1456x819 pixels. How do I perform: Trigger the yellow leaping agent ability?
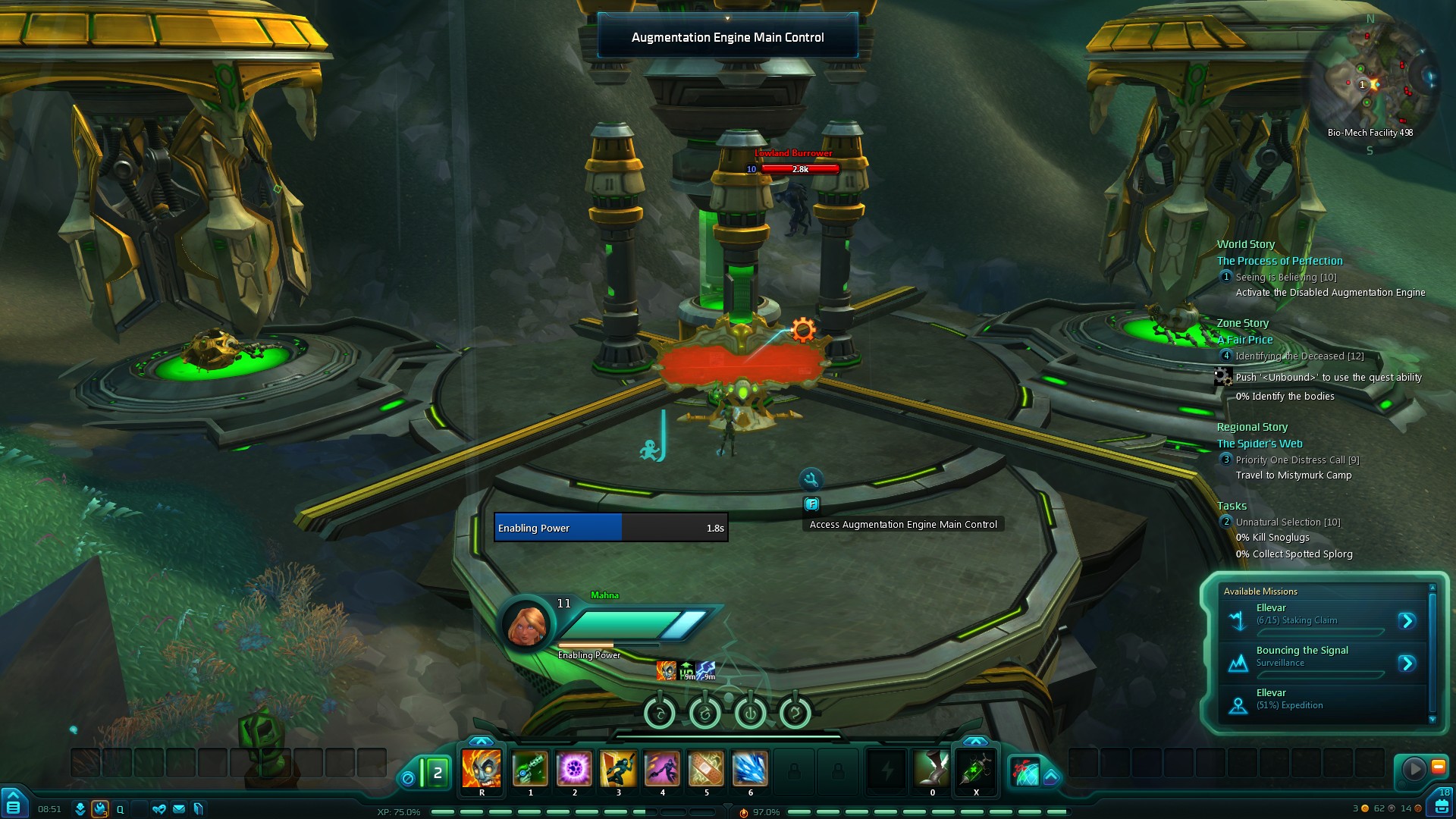618,770
